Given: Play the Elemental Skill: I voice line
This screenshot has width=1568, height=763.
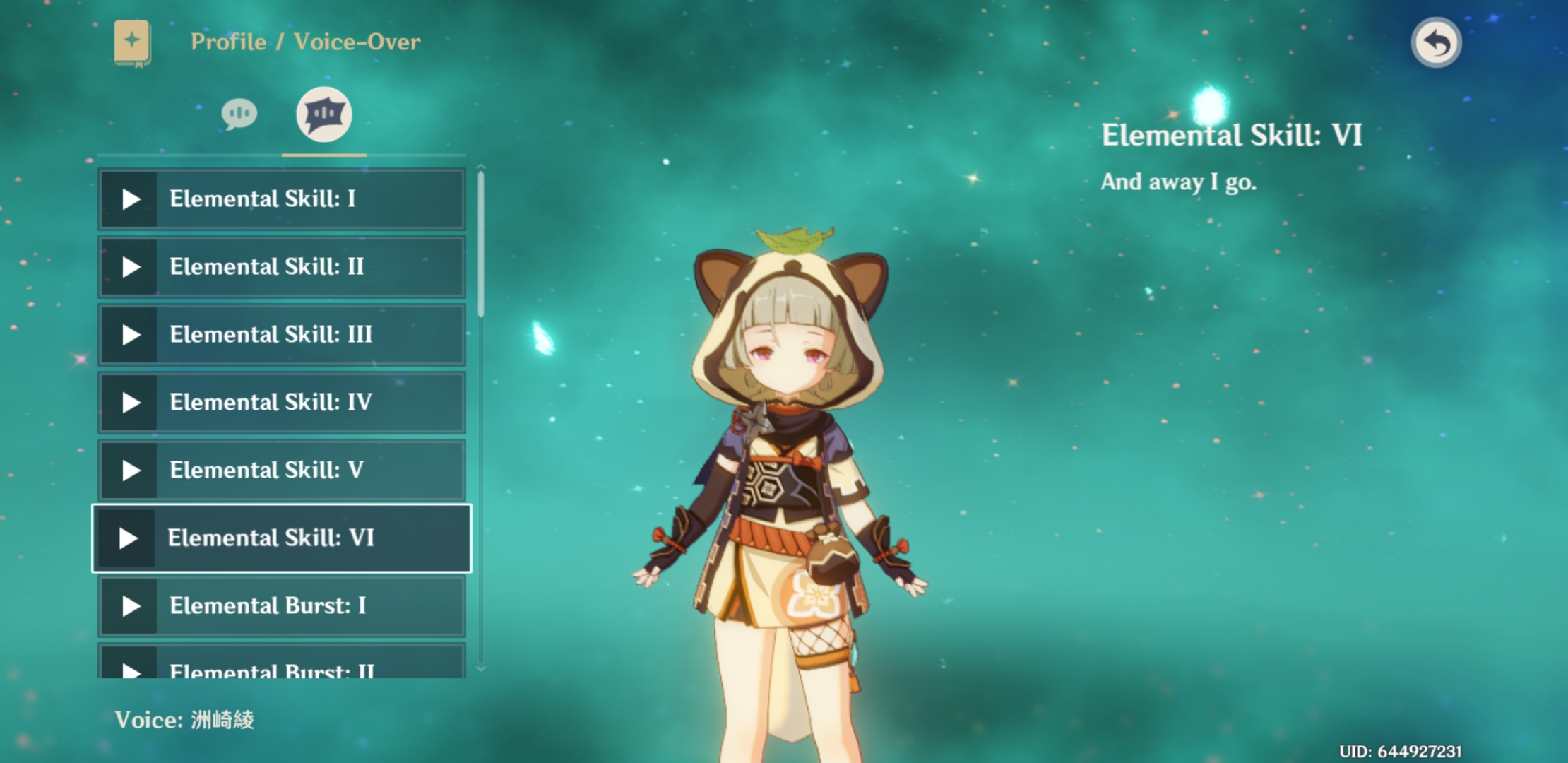Looking at the screenshot, I should (x=131, y=199).
